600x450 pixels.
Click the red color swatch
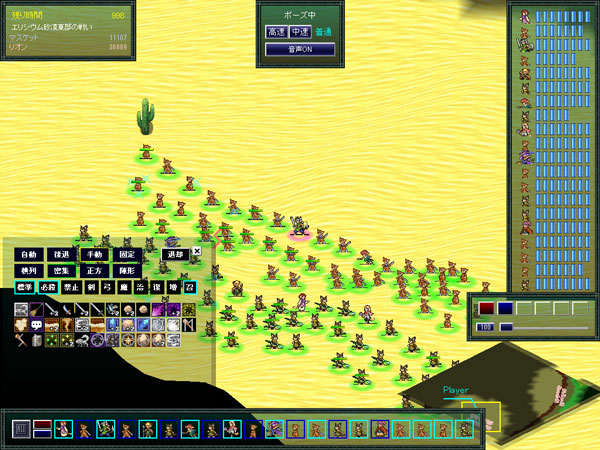point(486,309)
